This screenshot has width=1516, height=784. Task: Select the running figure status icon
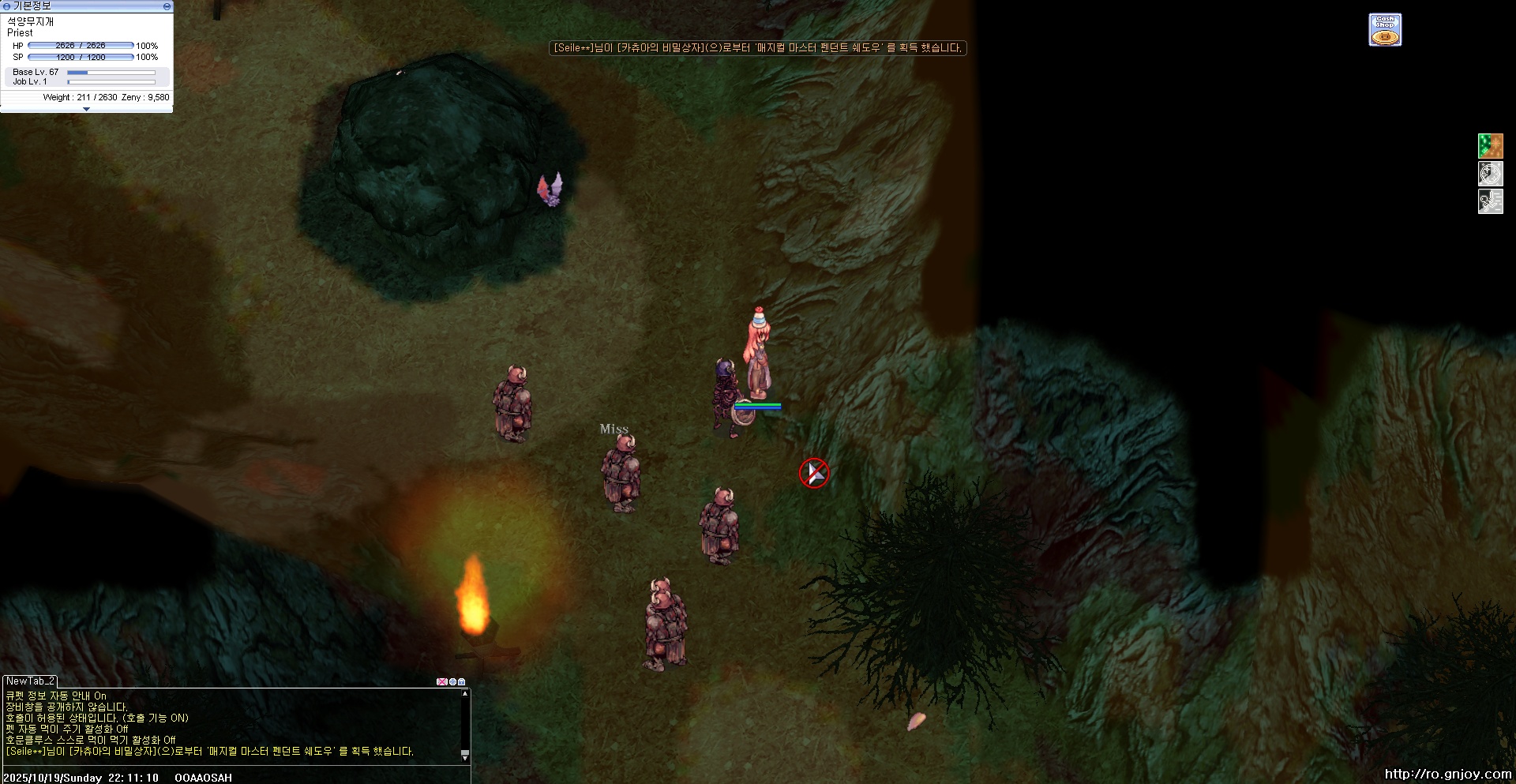(x=1490, y=201)
